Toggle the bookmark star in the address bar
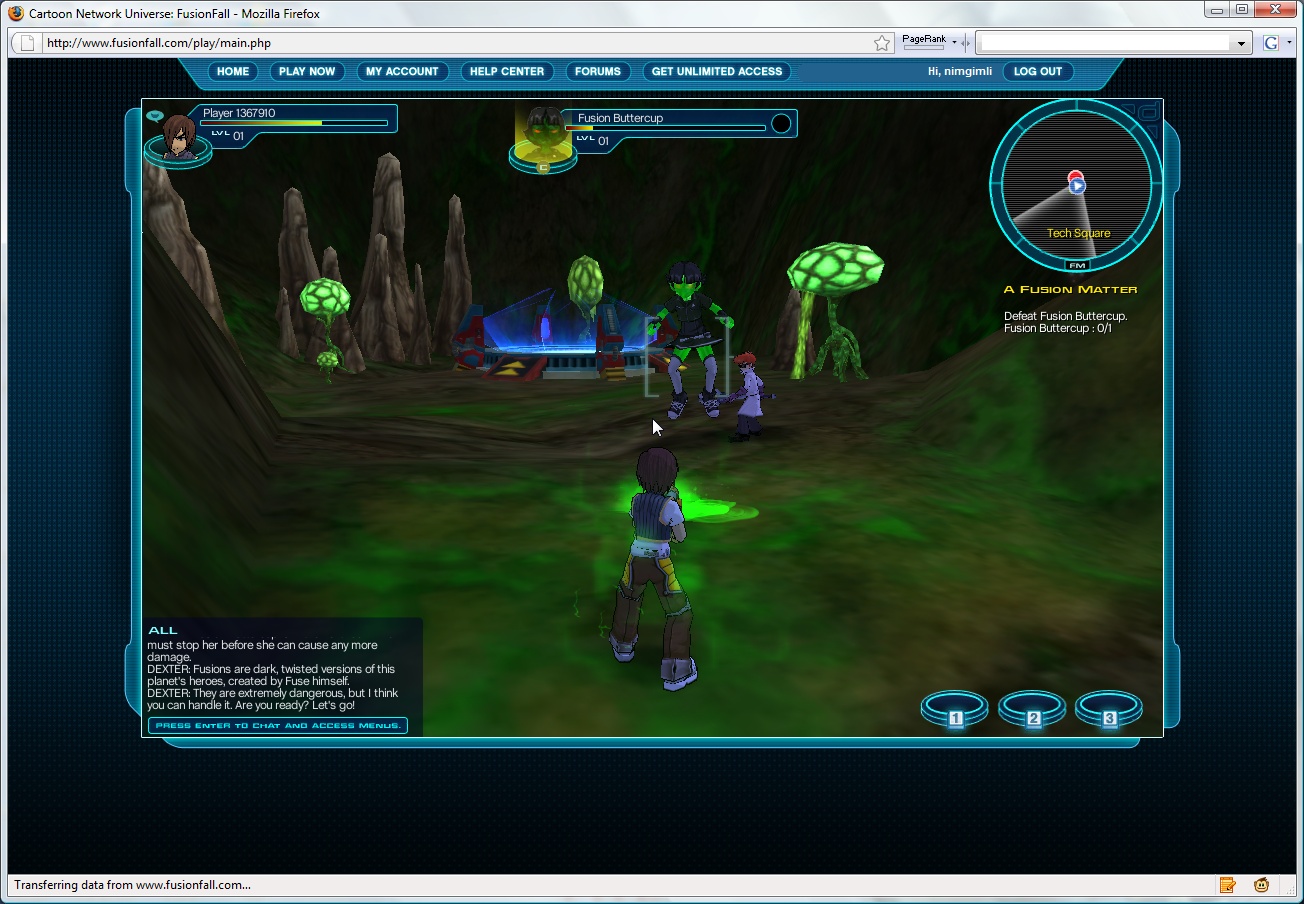The image size is (1304, 904). [x=881, y=43]
